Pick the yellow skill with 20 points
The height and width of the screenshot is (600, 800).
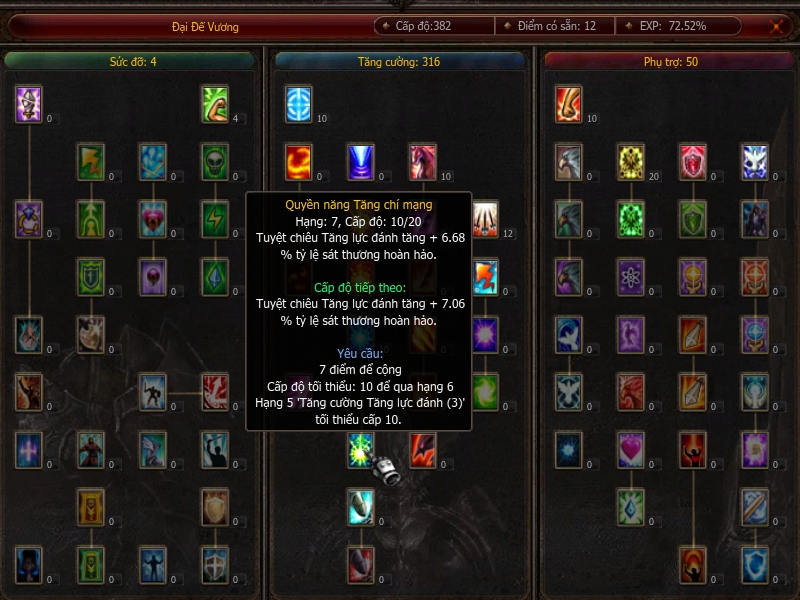631,161
